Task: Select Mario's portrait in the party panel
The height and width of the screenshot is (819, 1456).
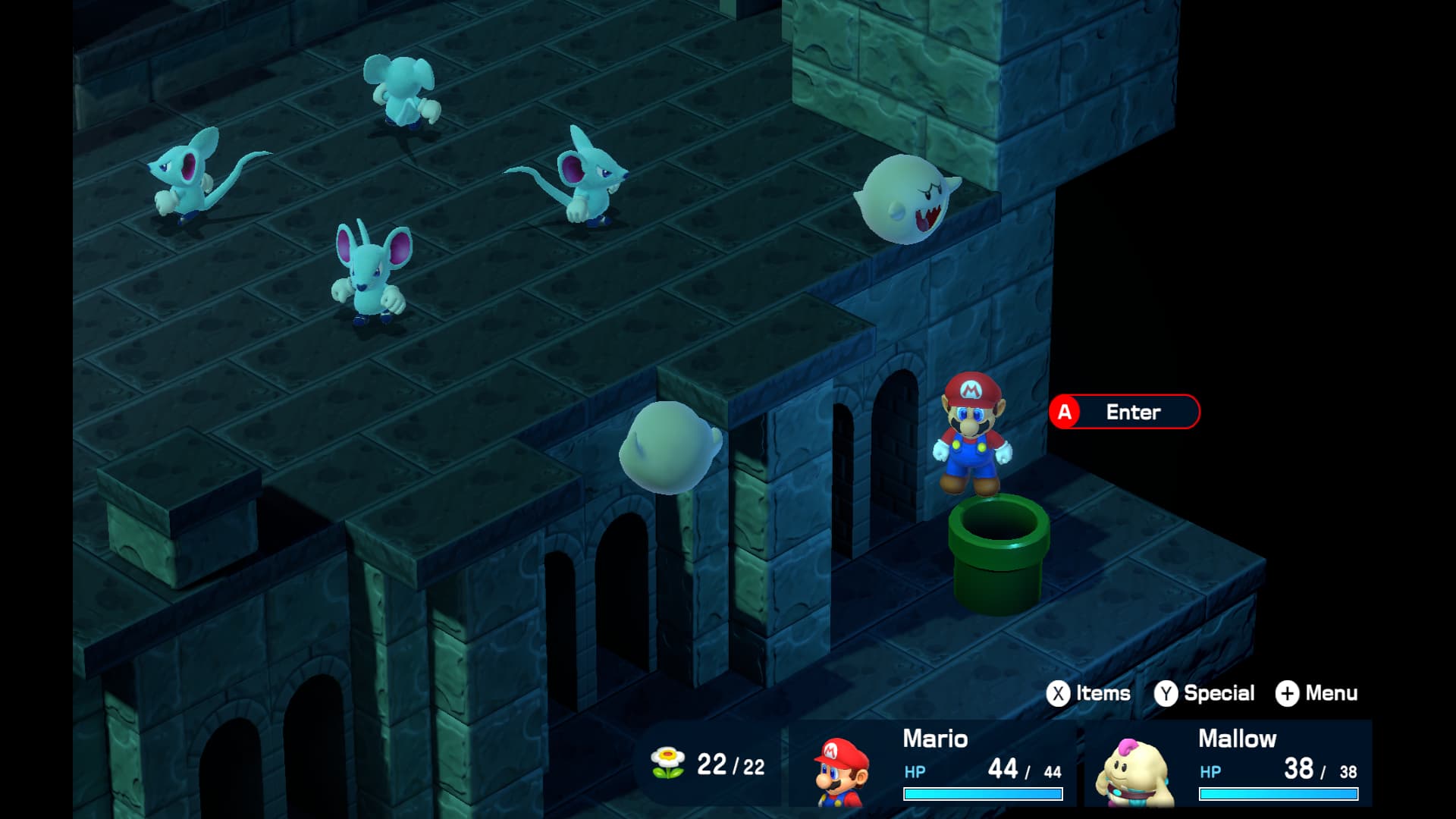Action: pos(842,770)
